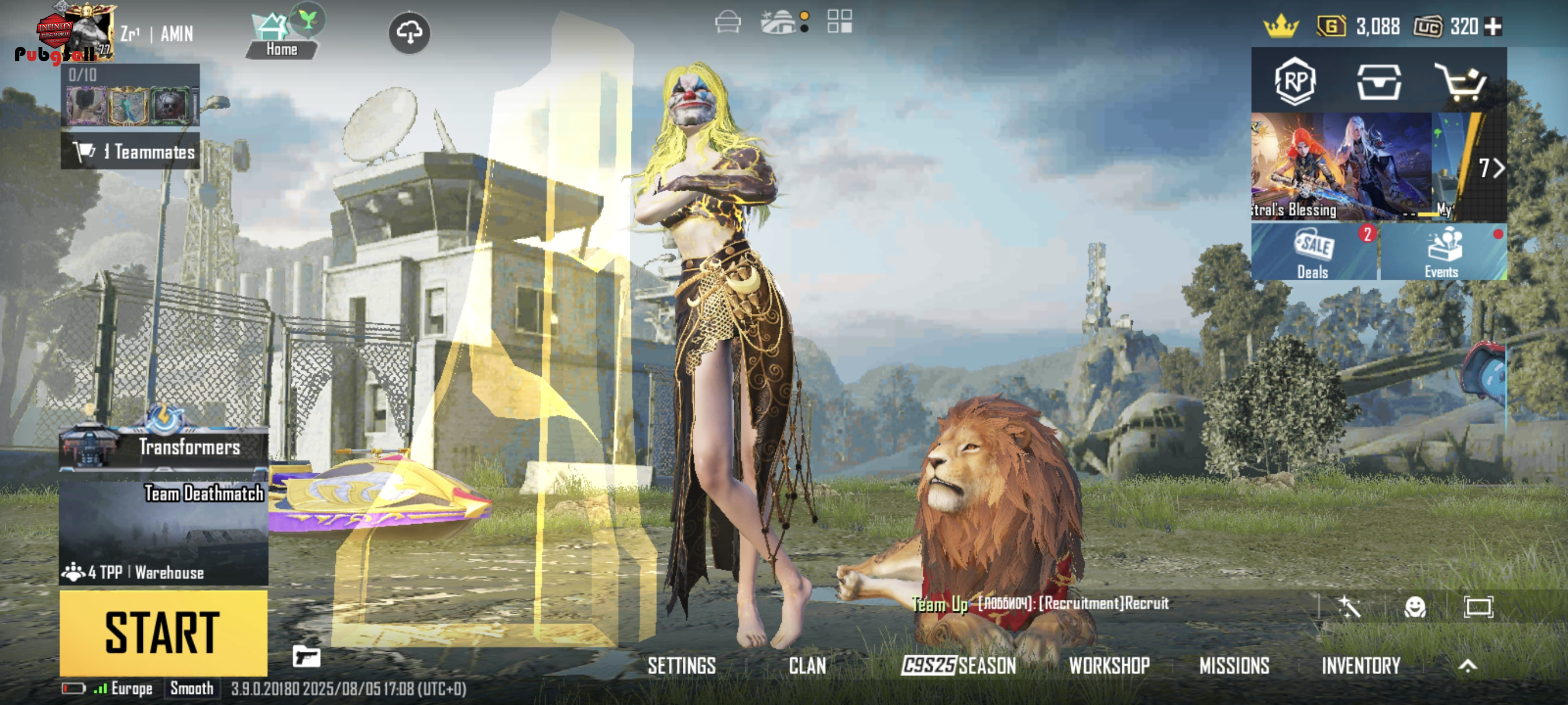The height and width of the screenshot is (705, 1568).
Task: Open the Inventory
Action: pyautogui.click(x=1360, y=666)
